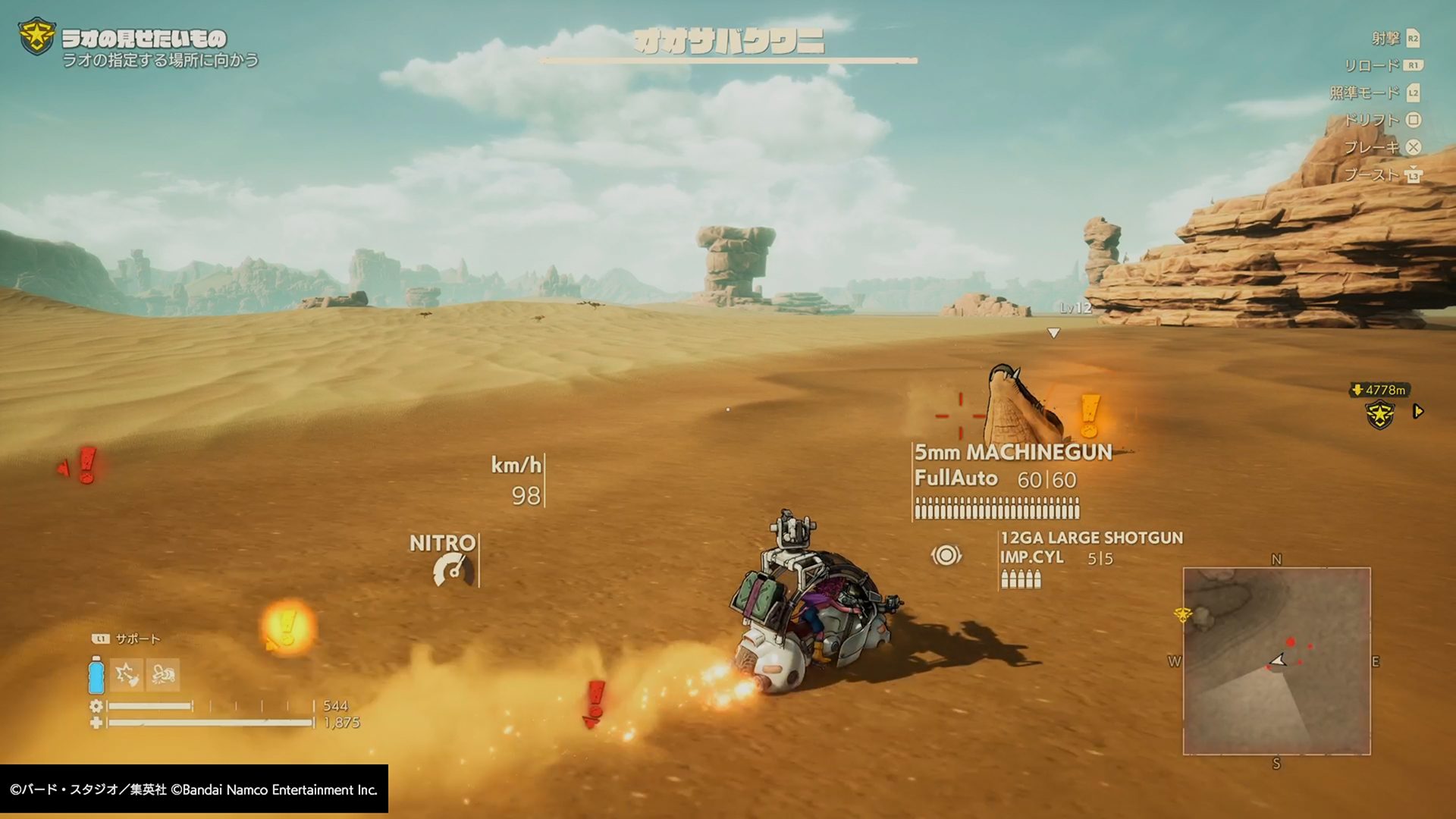The height and width of the screenshot is (819, 1456).
Task: Click the shotgun spread reticle icon
Action: click(946, 555)
